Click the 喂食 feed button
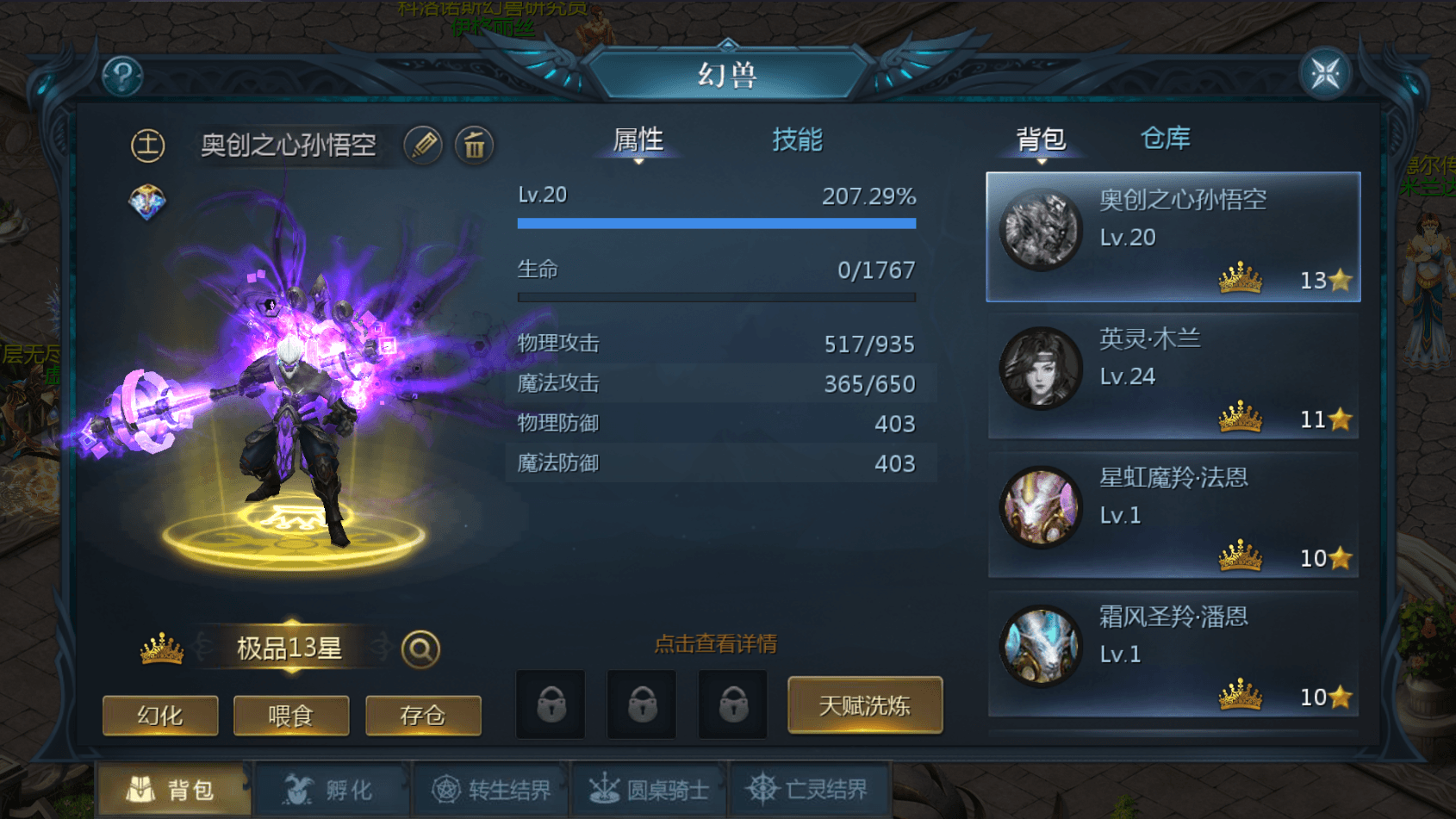Image resolution: width=1456 pixels, height=819 pixels. [x=291, y=715]
